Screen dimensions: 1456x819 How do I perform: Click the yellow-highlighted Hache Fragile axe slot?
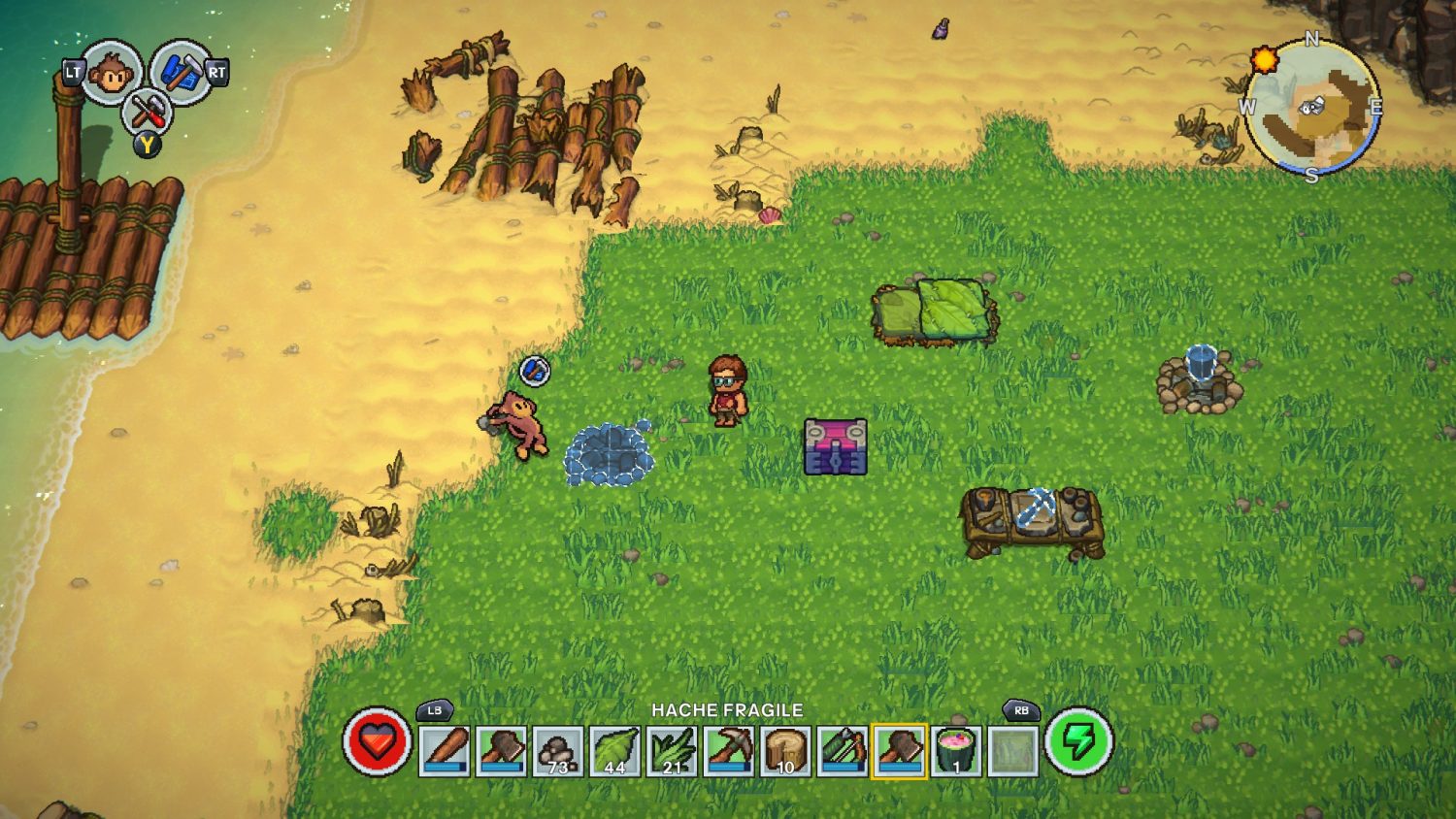tap(900, 750)
